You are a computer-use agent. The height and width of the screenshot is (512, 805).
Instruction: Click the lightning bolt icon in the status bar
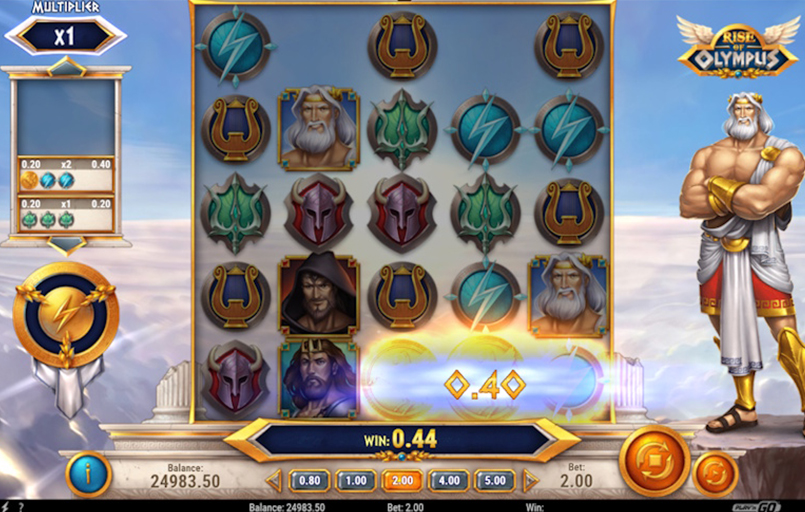[x=6, y=506]
